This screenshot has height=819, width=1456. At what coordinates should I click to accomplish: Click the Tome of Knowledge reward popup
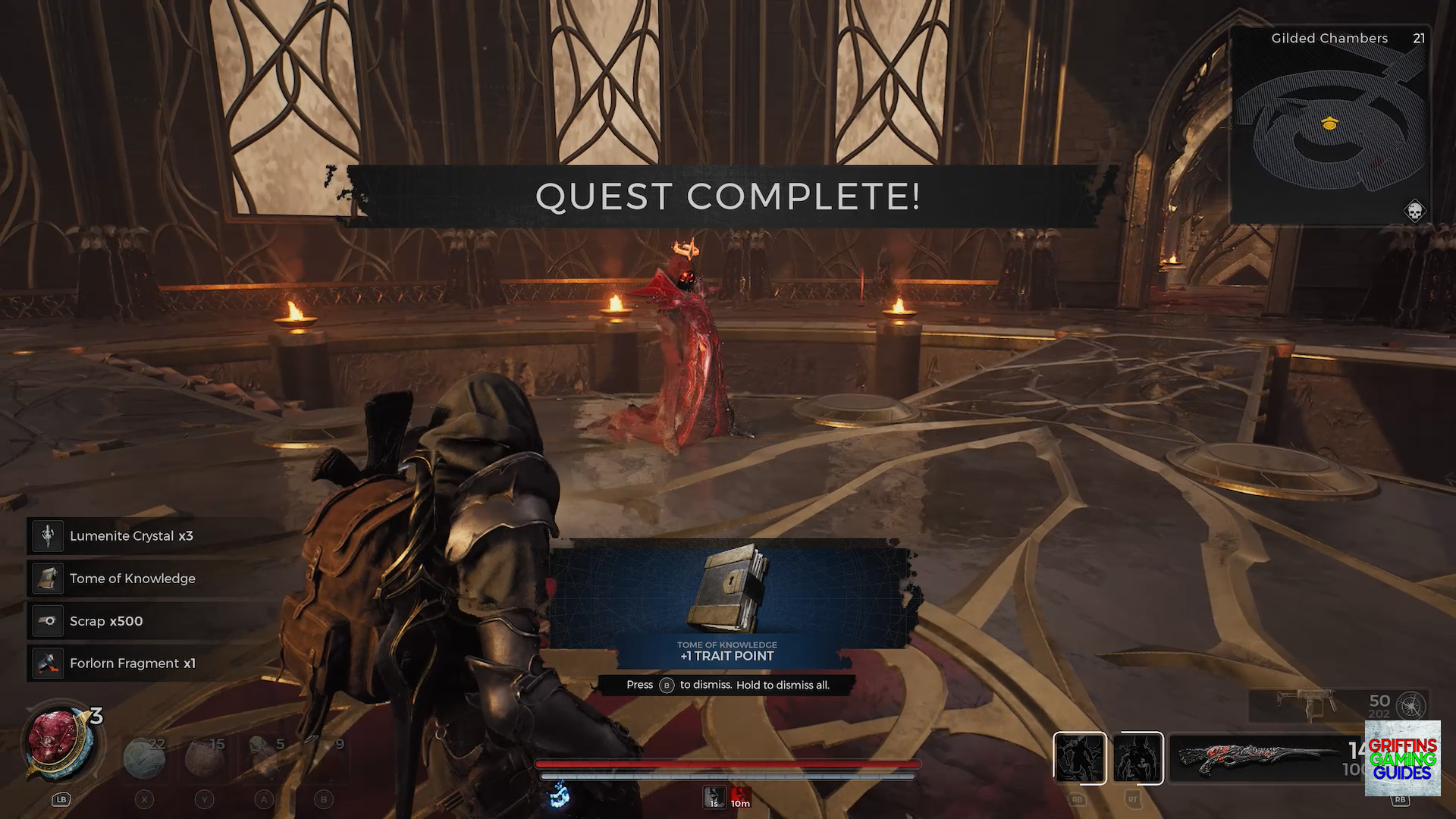(728, 599)
